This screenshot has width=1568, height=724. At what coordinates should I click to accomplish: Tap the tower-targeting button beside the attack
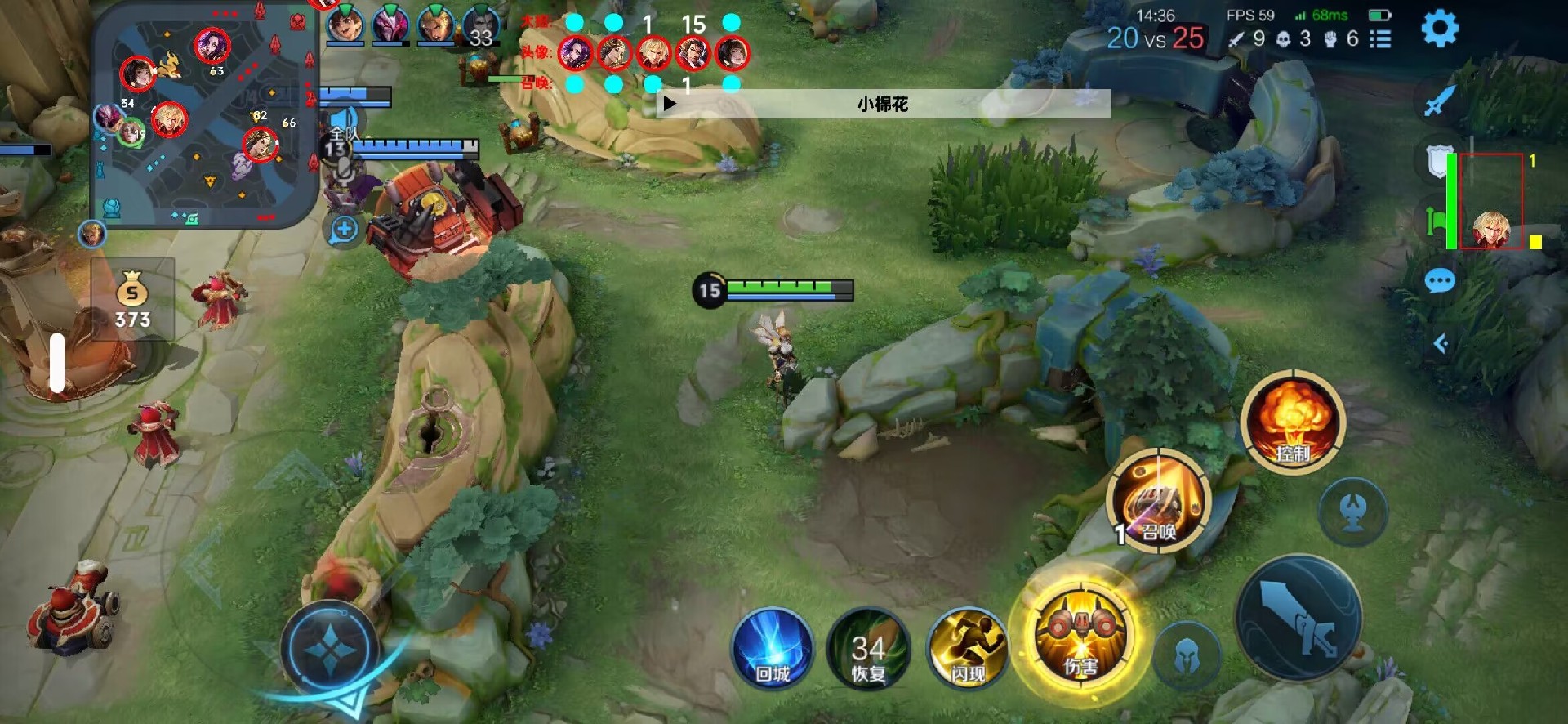1353,512
